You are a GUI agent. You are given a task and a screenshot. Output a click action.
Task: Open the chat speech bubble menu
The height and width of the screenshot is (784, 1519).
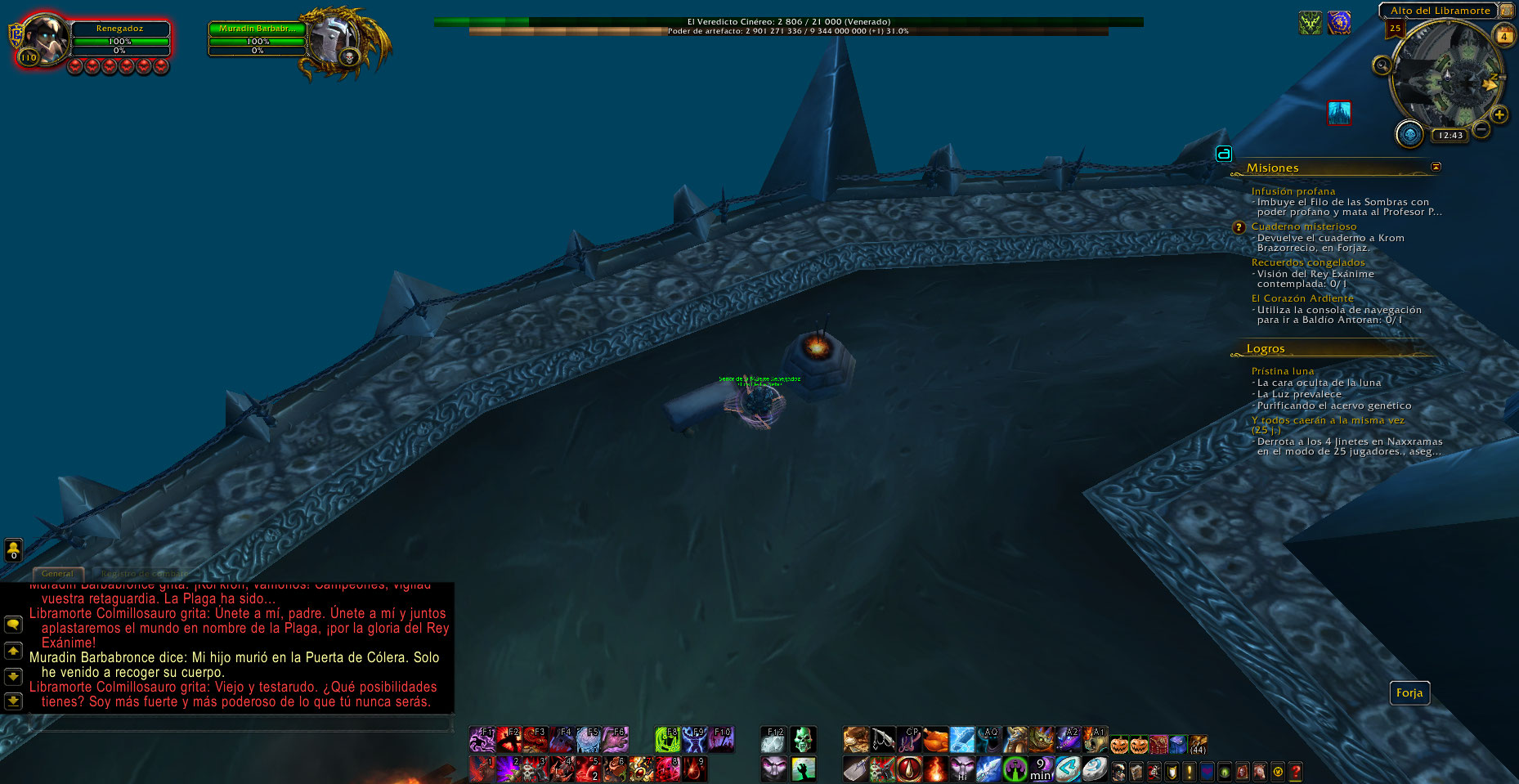pyautogui.click(x=13, y=625)
